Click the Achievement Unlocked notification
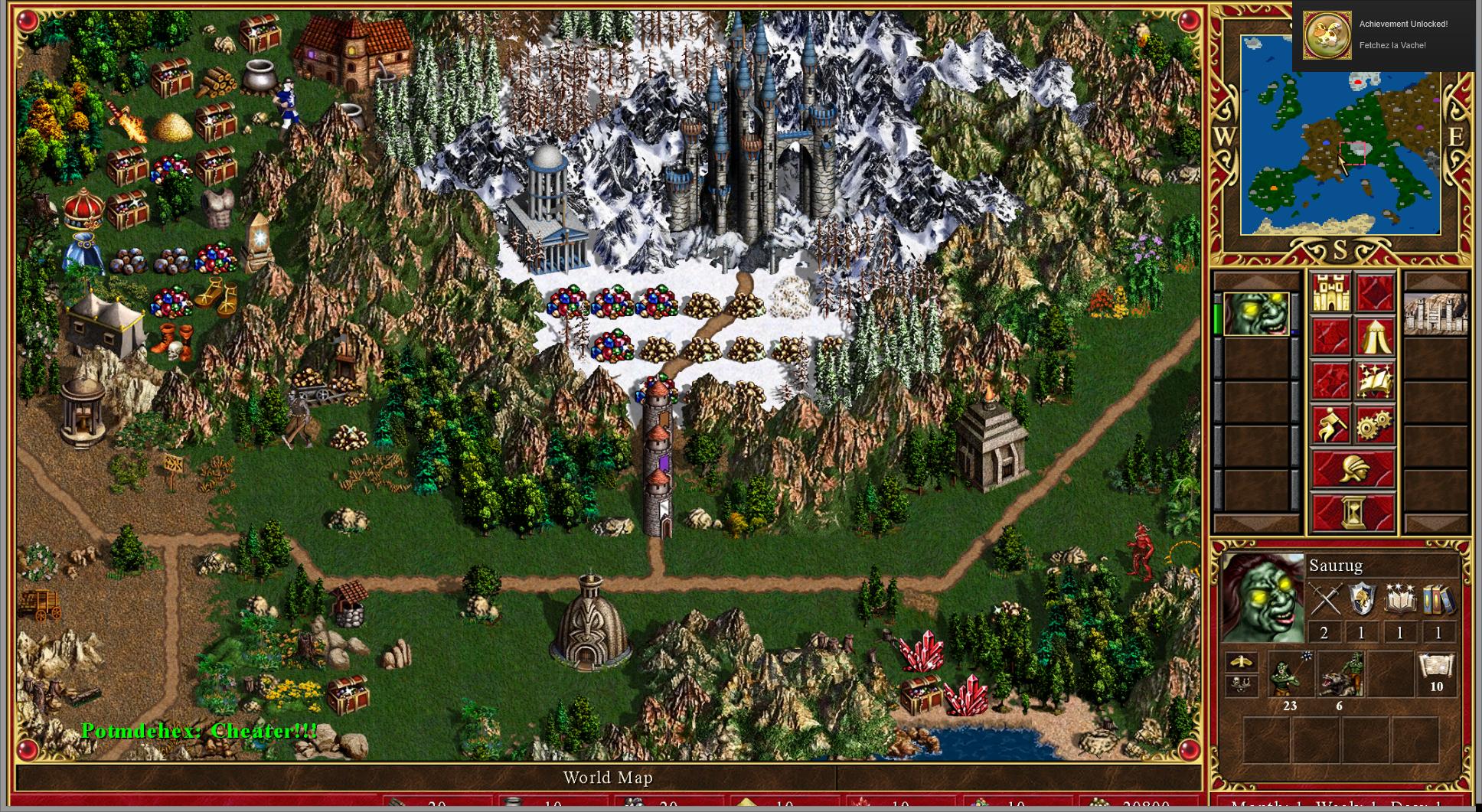Viewport: 1482px width, 812px height. tap(1384, 35)
